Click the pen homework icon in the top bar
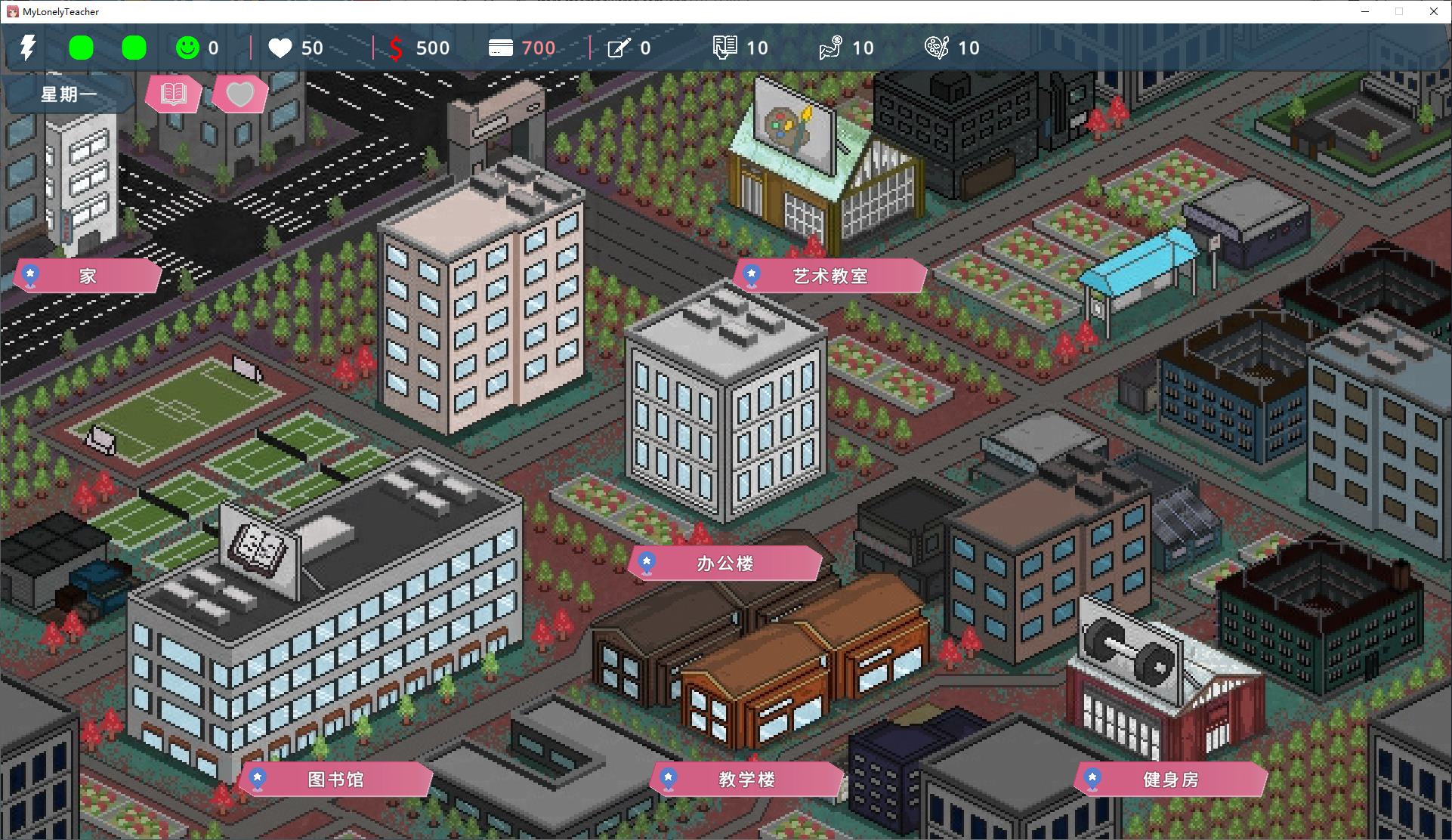 619,47
